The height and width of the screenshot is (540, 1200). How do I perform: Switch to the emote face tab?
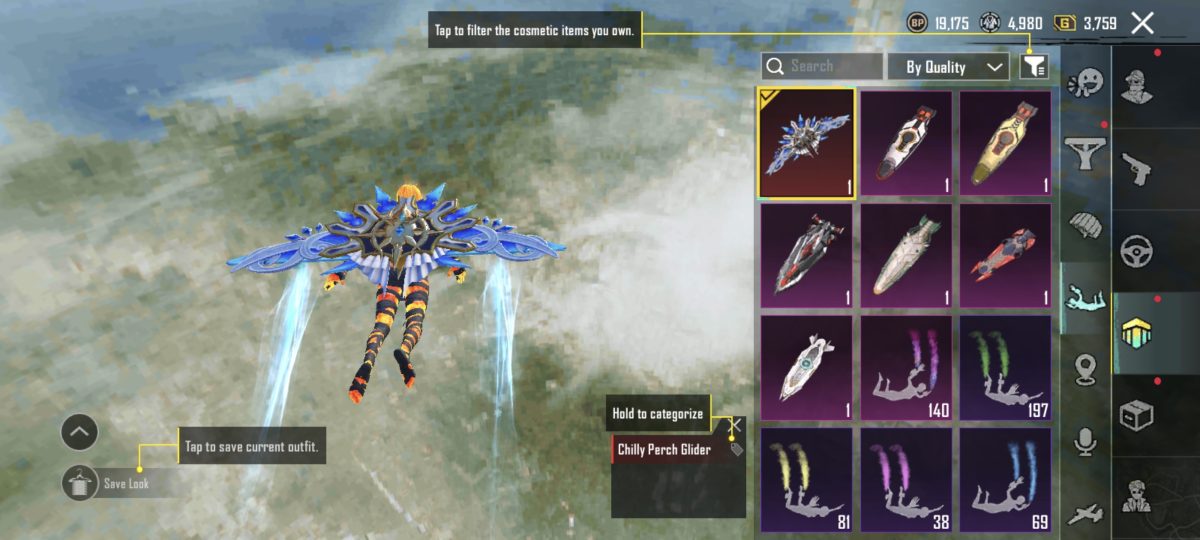click(x=1087, y=81)
